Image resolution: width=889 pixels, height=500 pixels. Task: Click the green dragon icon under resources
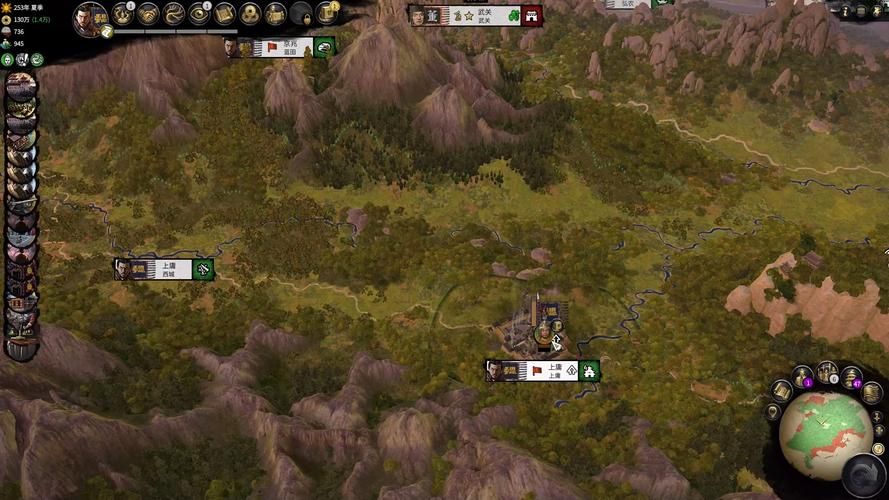pyautogui.click(x=37, y=60)
